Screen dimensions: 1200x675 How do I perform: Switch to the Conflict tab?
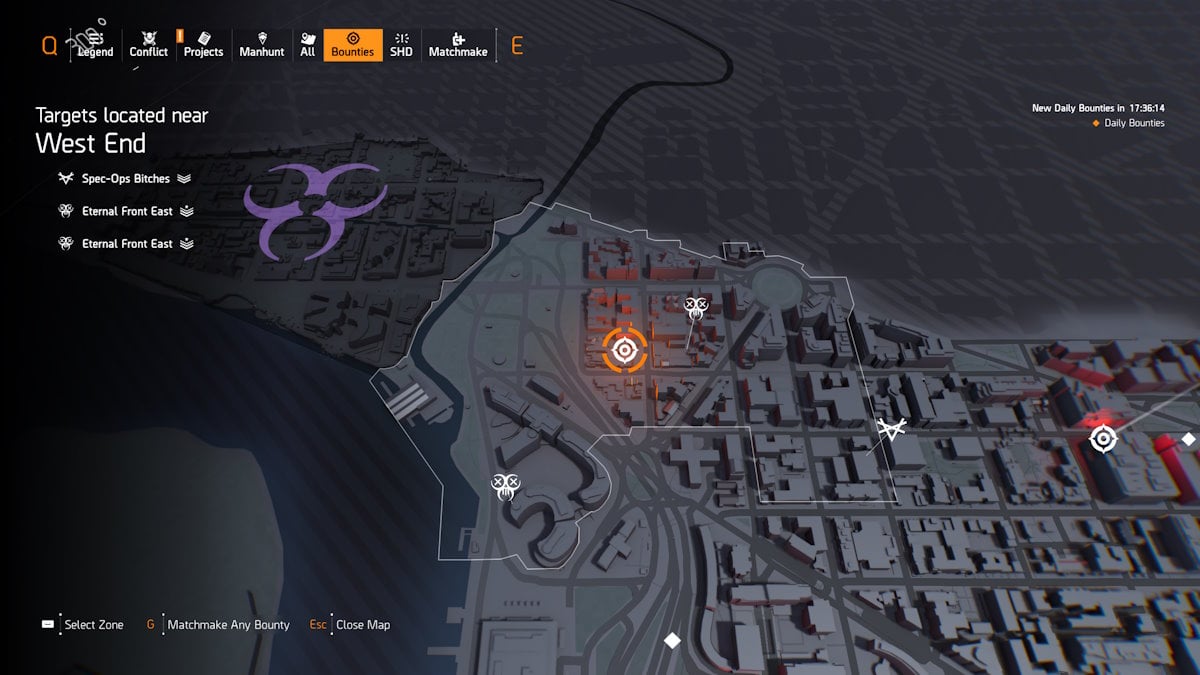[148, 45]
